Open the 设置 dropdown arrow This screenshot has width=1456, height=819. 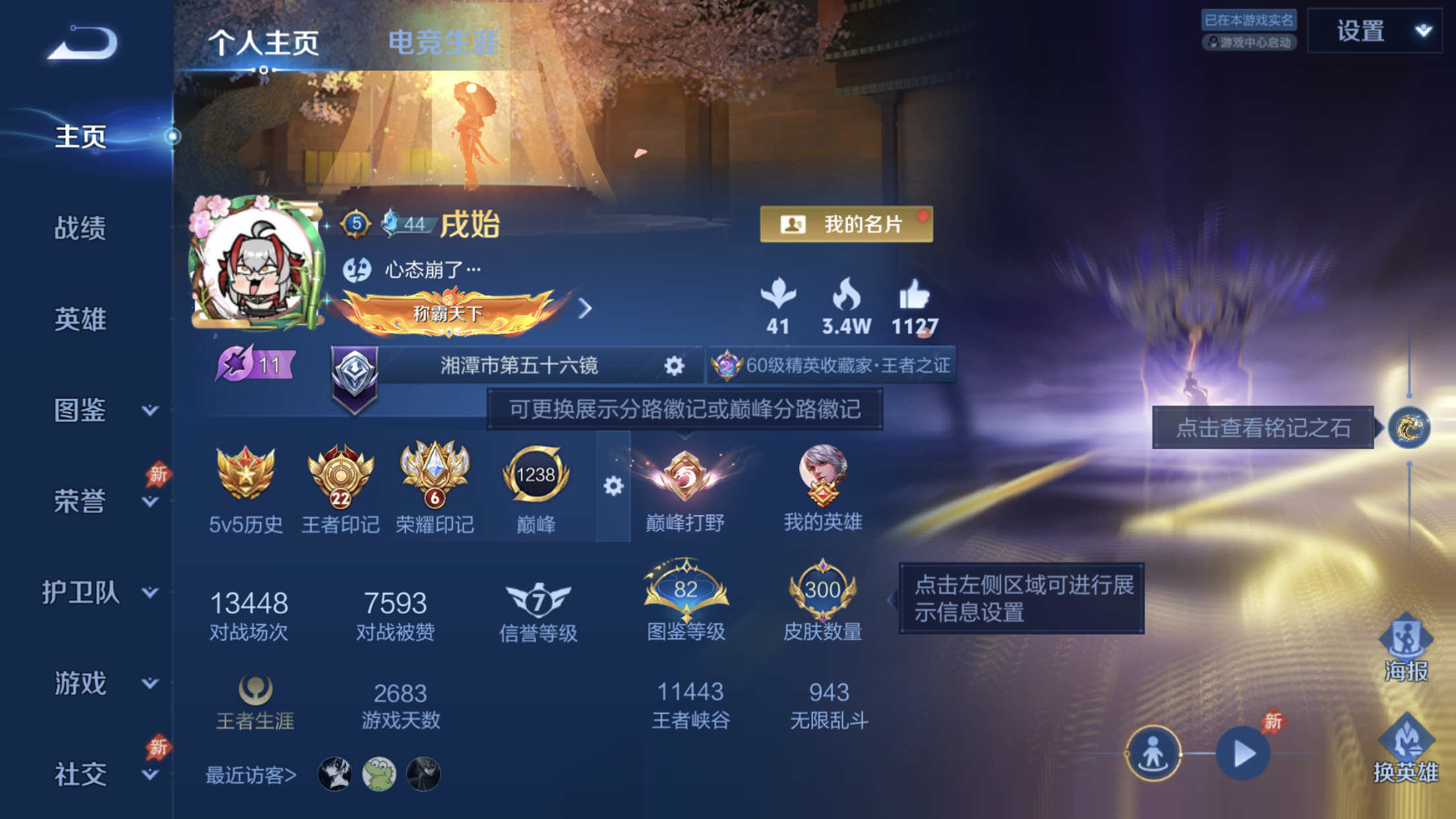tap(1423, 31)
